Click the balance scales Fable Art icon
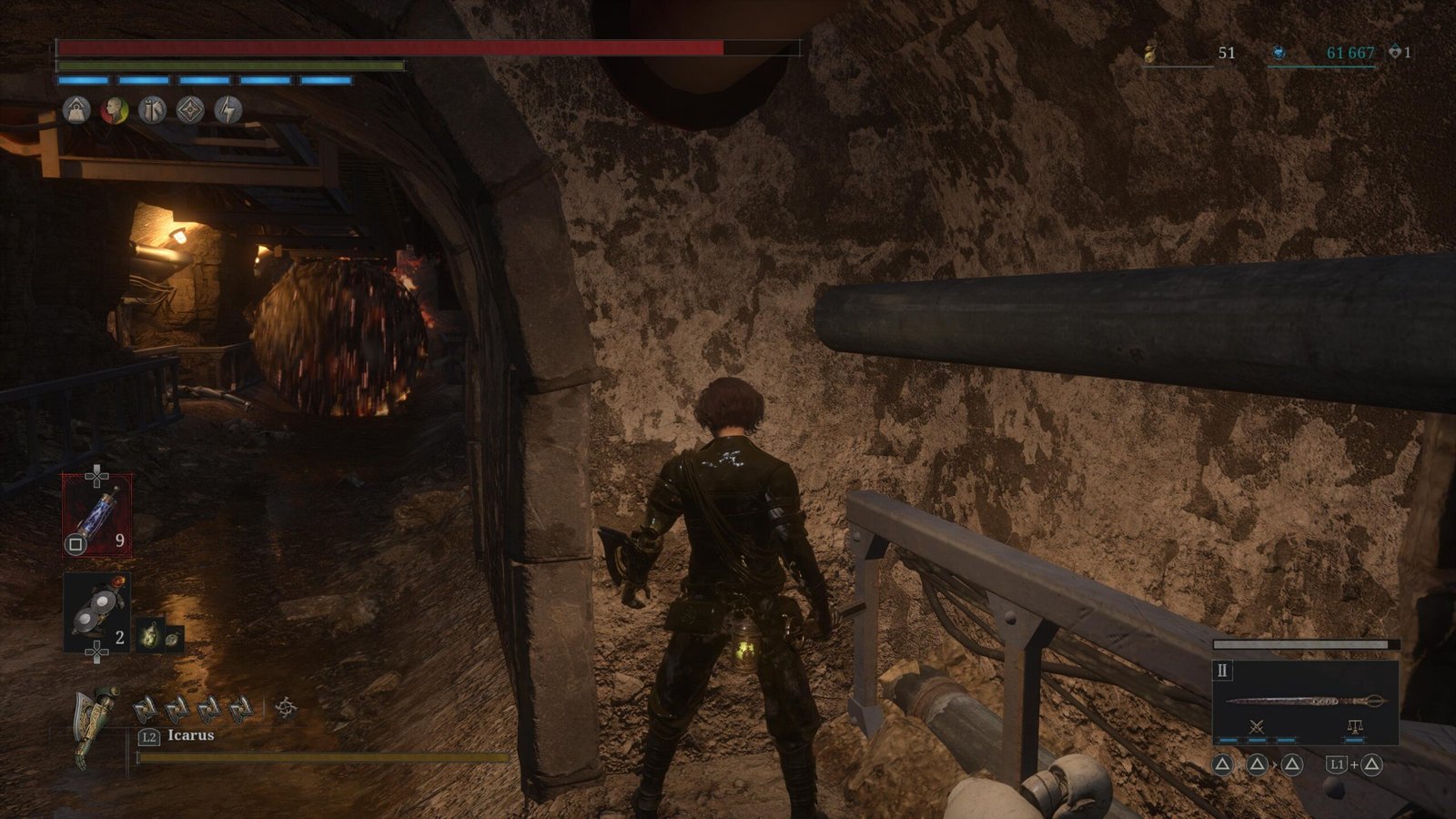Image resolution: width=1456 pixels, height=819 pixels. [x=1355, y=726]
